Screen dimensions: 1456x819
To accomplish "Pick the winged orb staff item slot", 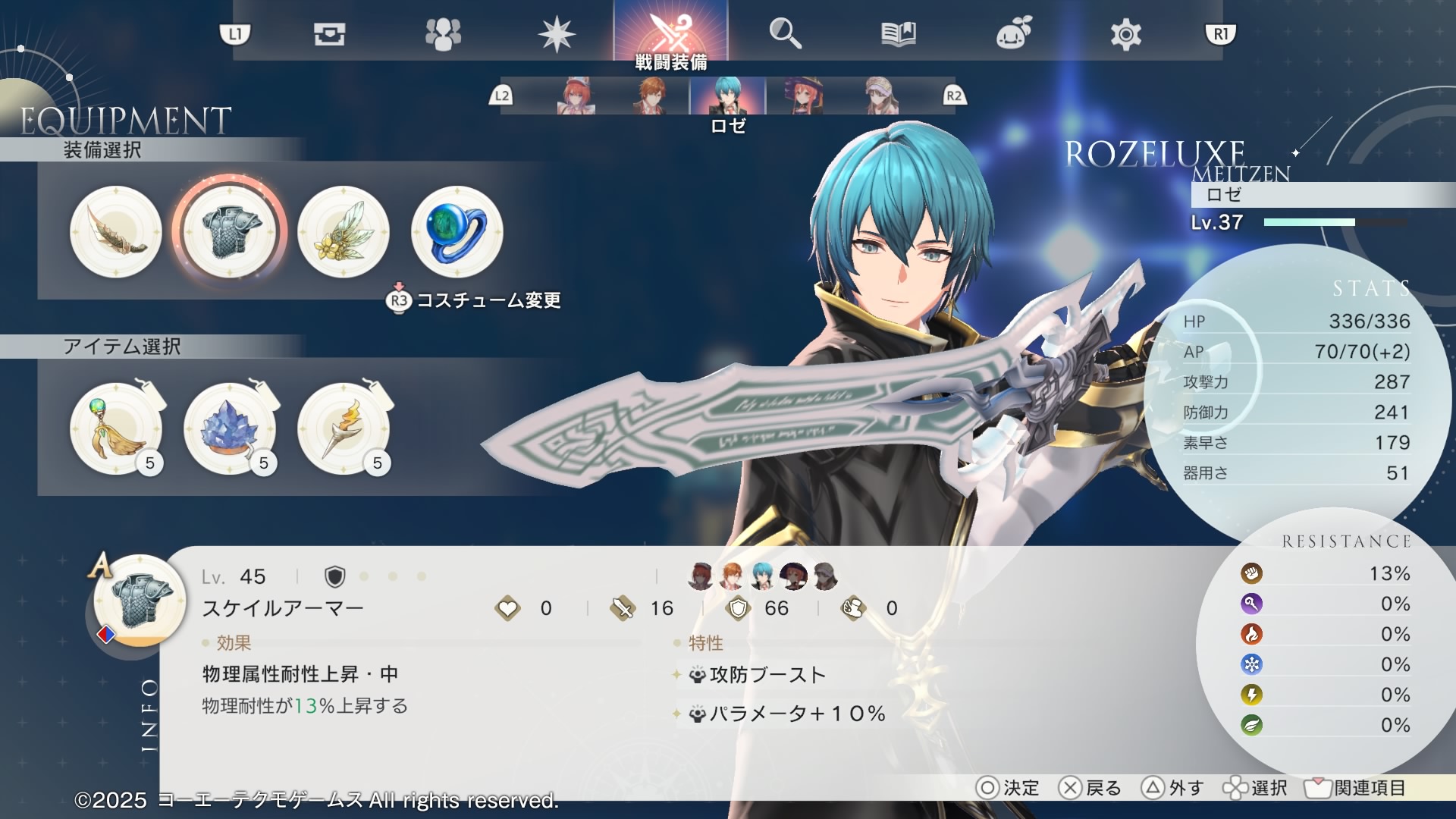I will tap(116, 428).
